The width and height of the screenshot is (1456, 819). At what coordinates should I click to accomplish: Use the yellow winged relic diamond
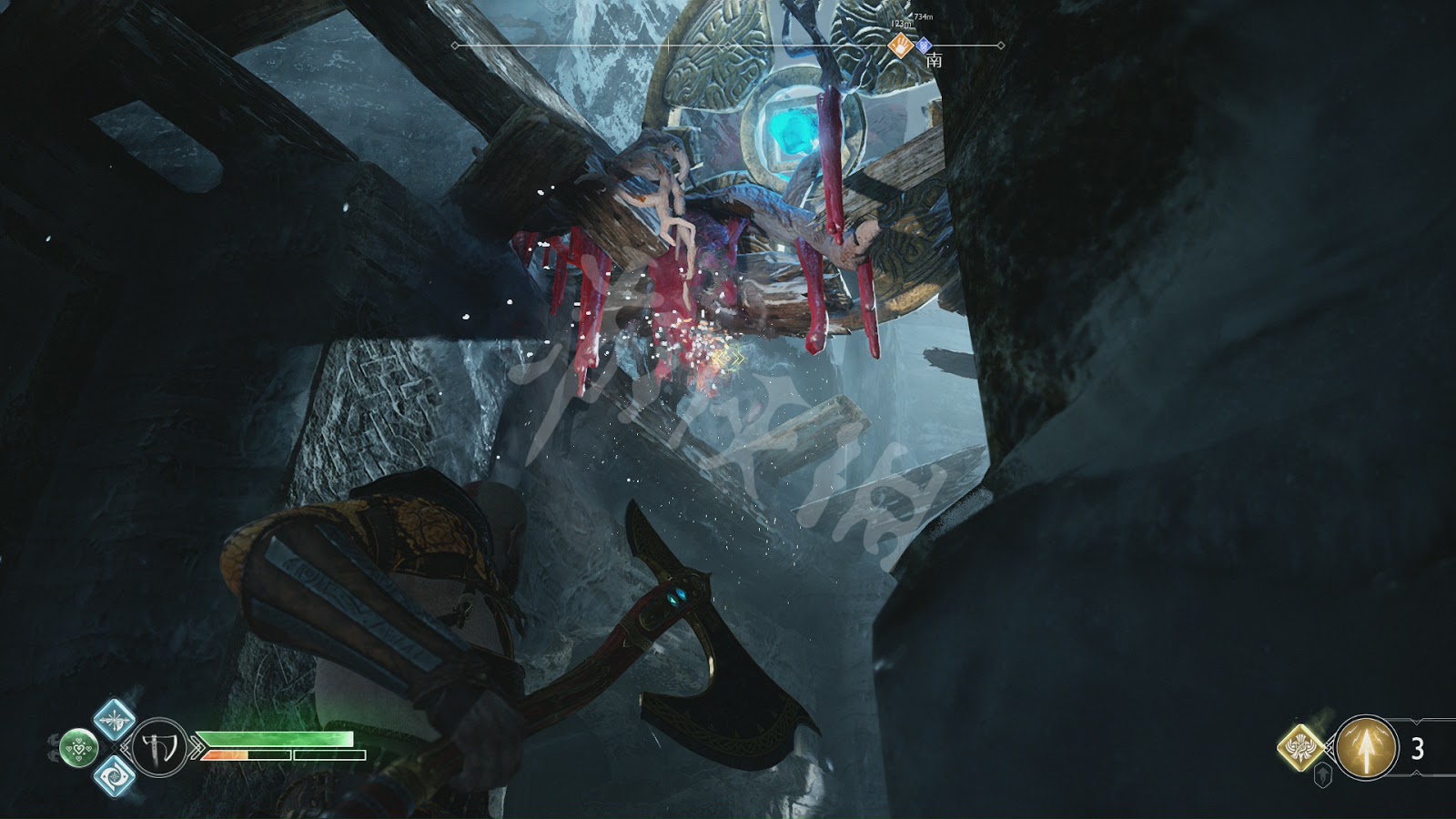(1303, 747)
